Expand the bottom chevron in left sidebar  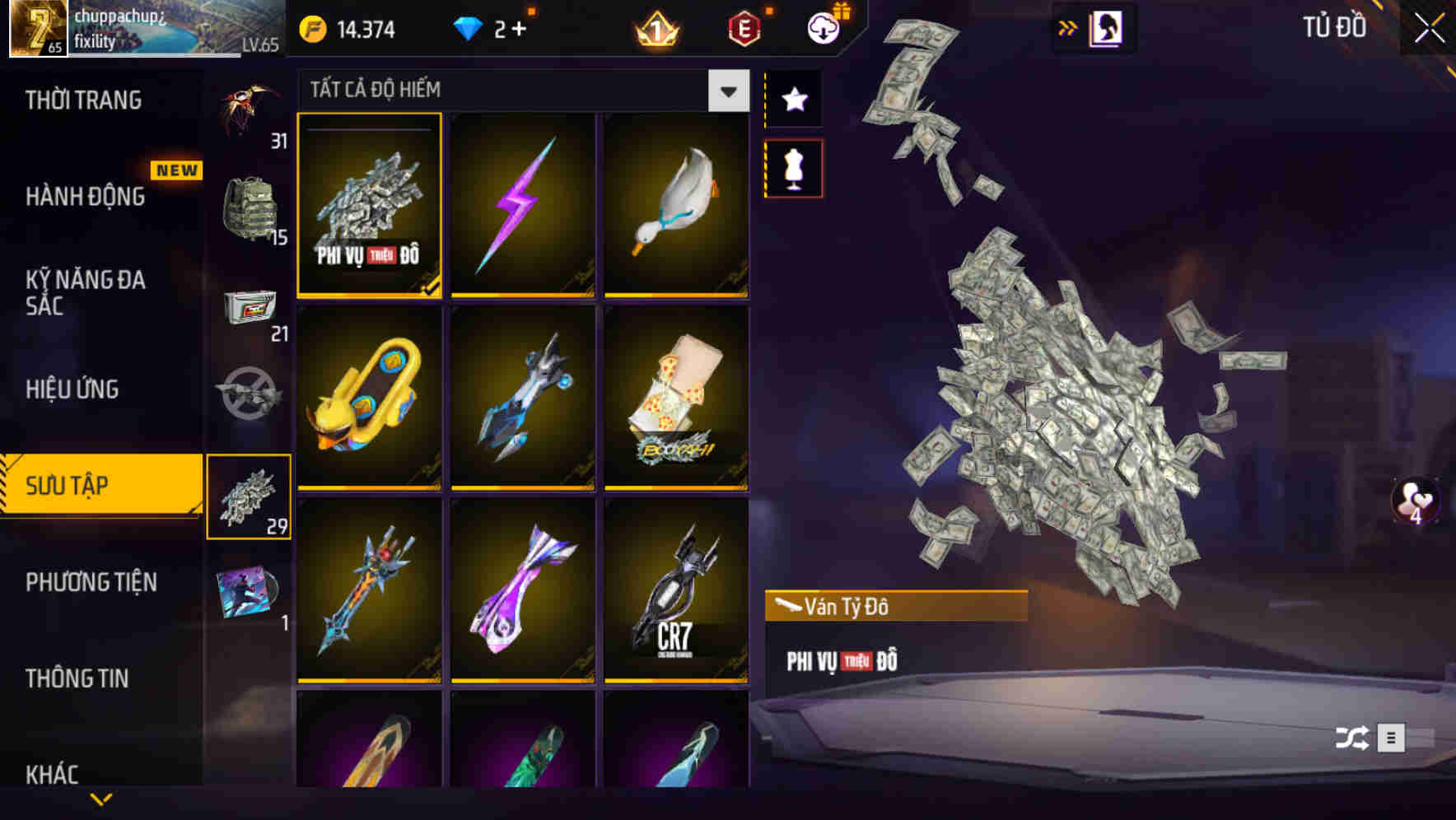100,800
